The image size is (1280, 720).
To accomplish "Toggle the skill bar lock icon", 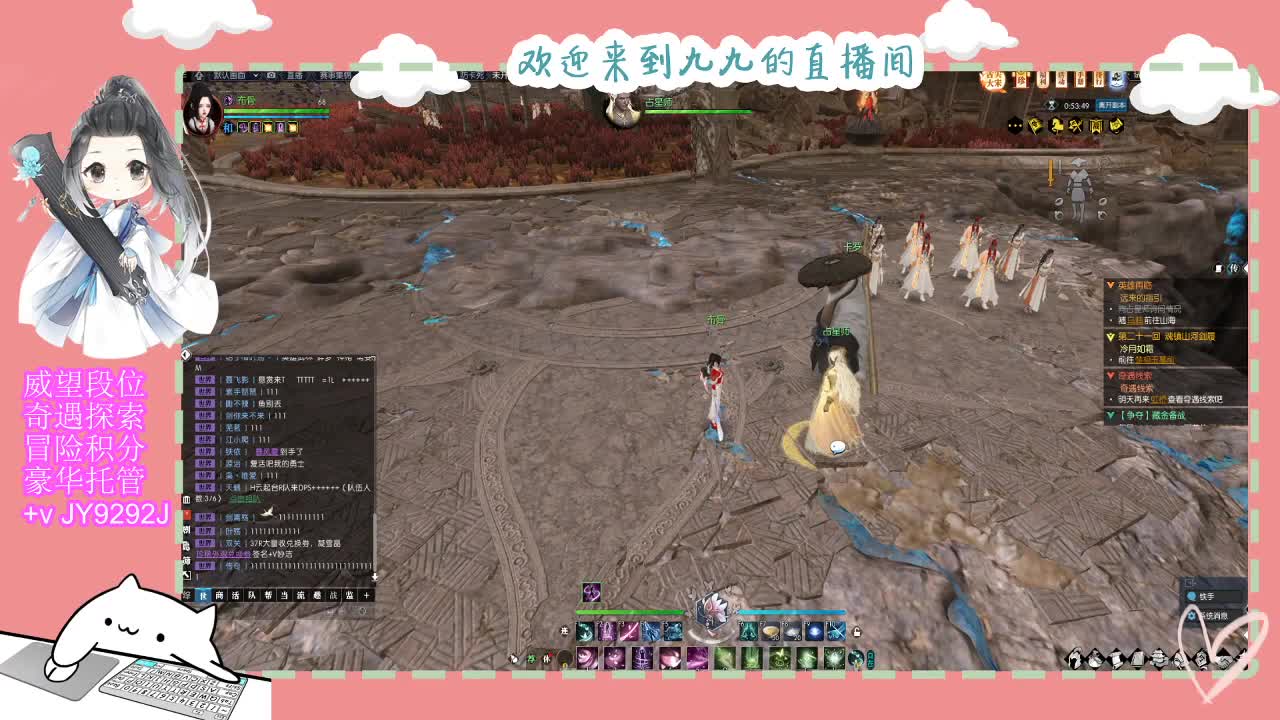I will click(857, 630).
